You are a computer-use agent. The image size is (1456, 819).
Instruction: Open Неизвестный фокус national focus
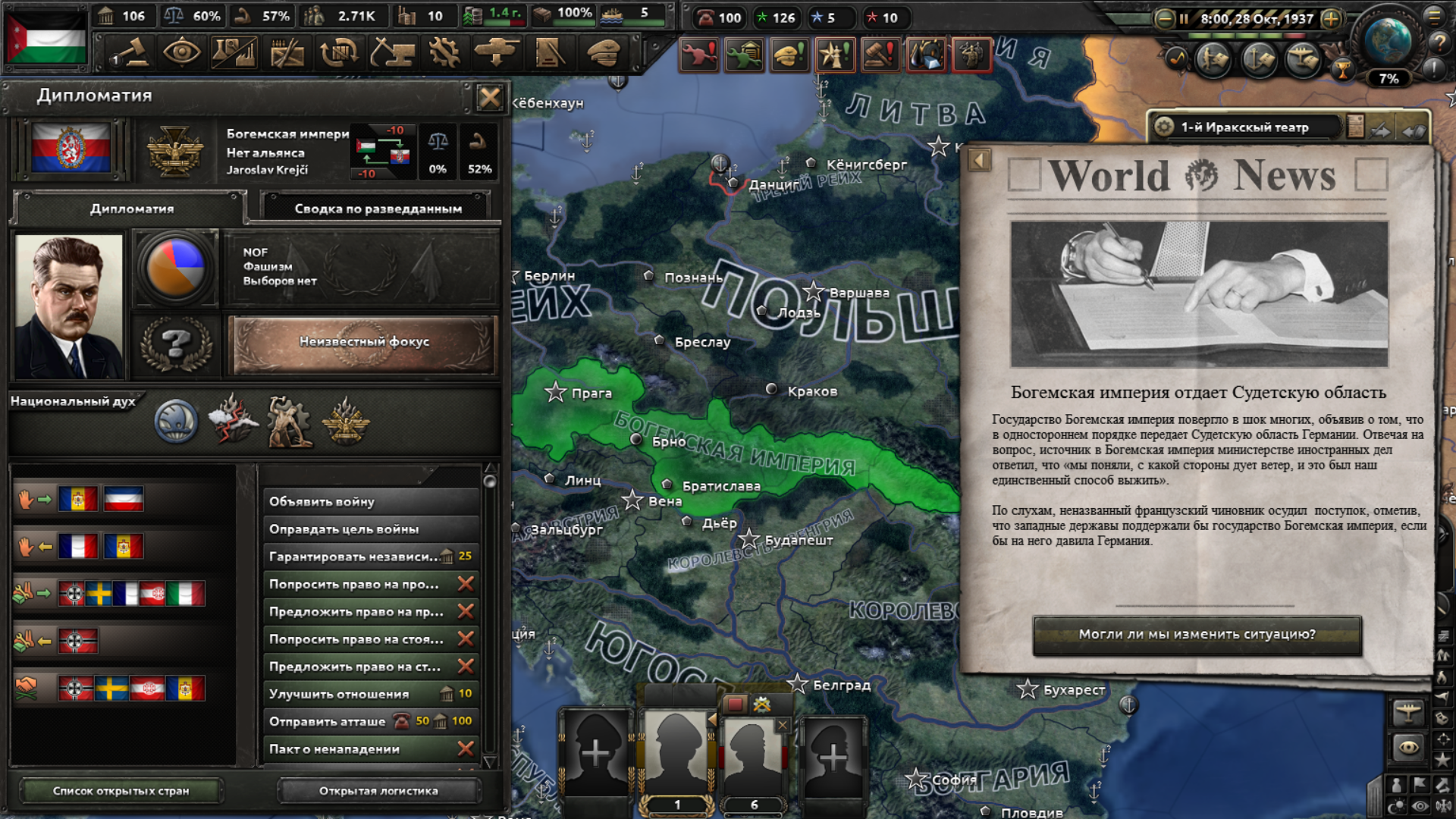[364, 343]
